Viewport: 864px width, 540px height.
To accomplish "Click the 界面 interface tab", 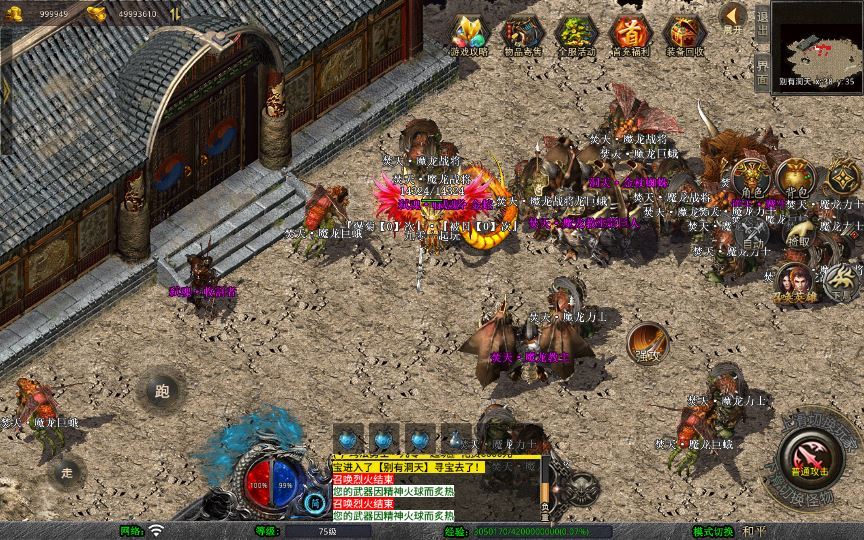I will tap(762, 72).
